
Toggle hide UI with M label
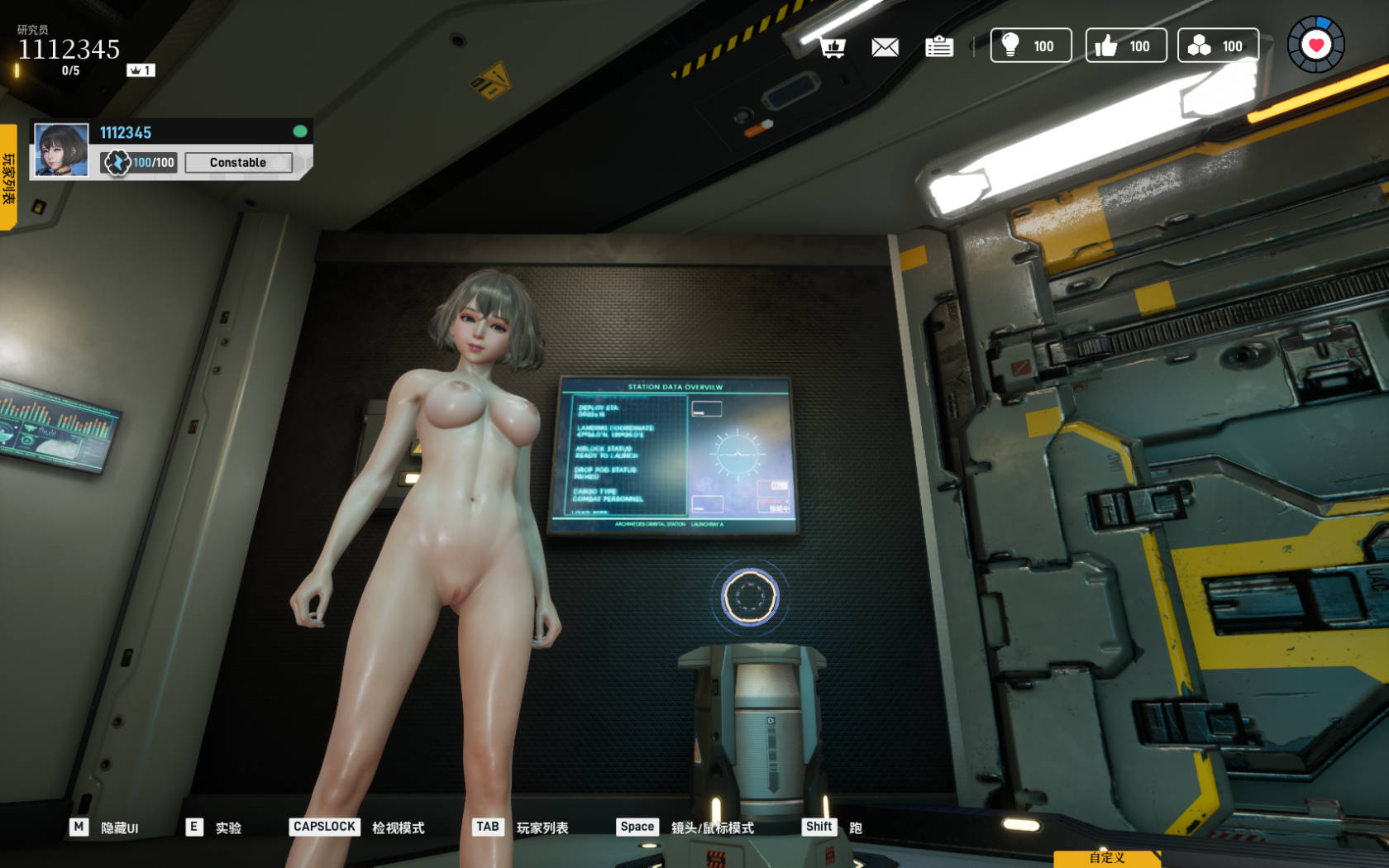pos(79,827)
